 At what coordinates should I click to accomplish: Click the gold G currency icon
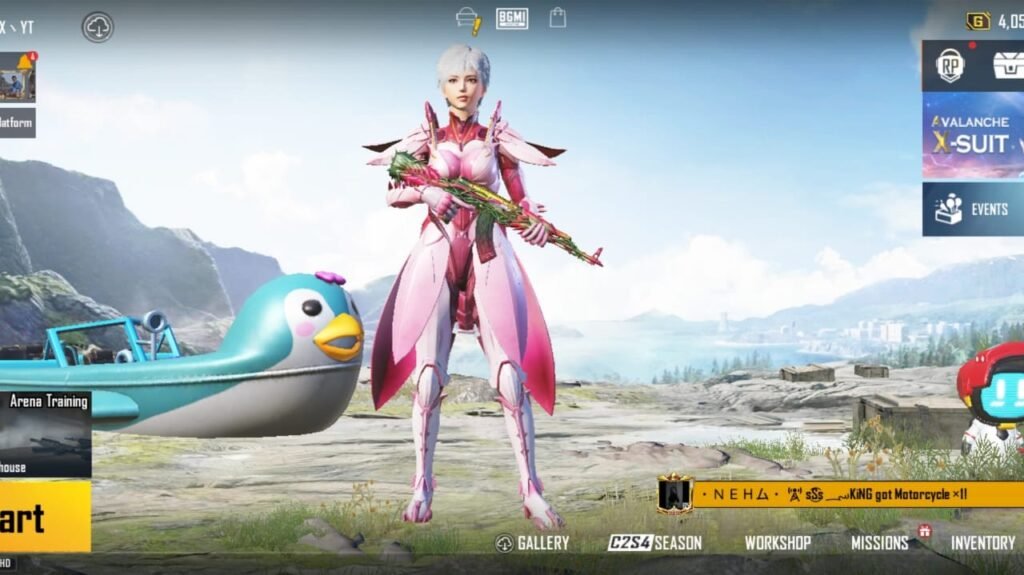pyautogui.click(x=977, y=21)
